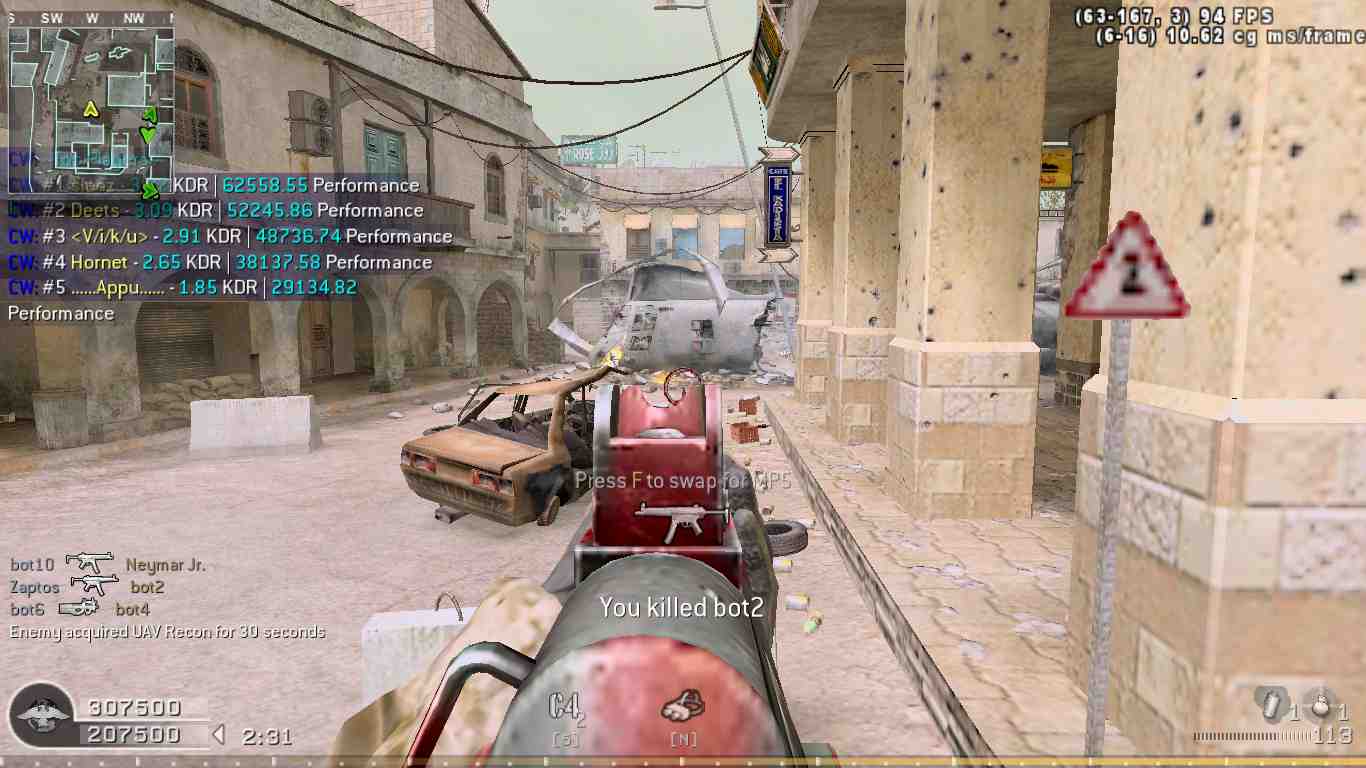Image resolution: width=1366 pixels, height=768 pixels.
Task: Click the #4 Hornet leaderboard row
Action: (x=219, y=263)
